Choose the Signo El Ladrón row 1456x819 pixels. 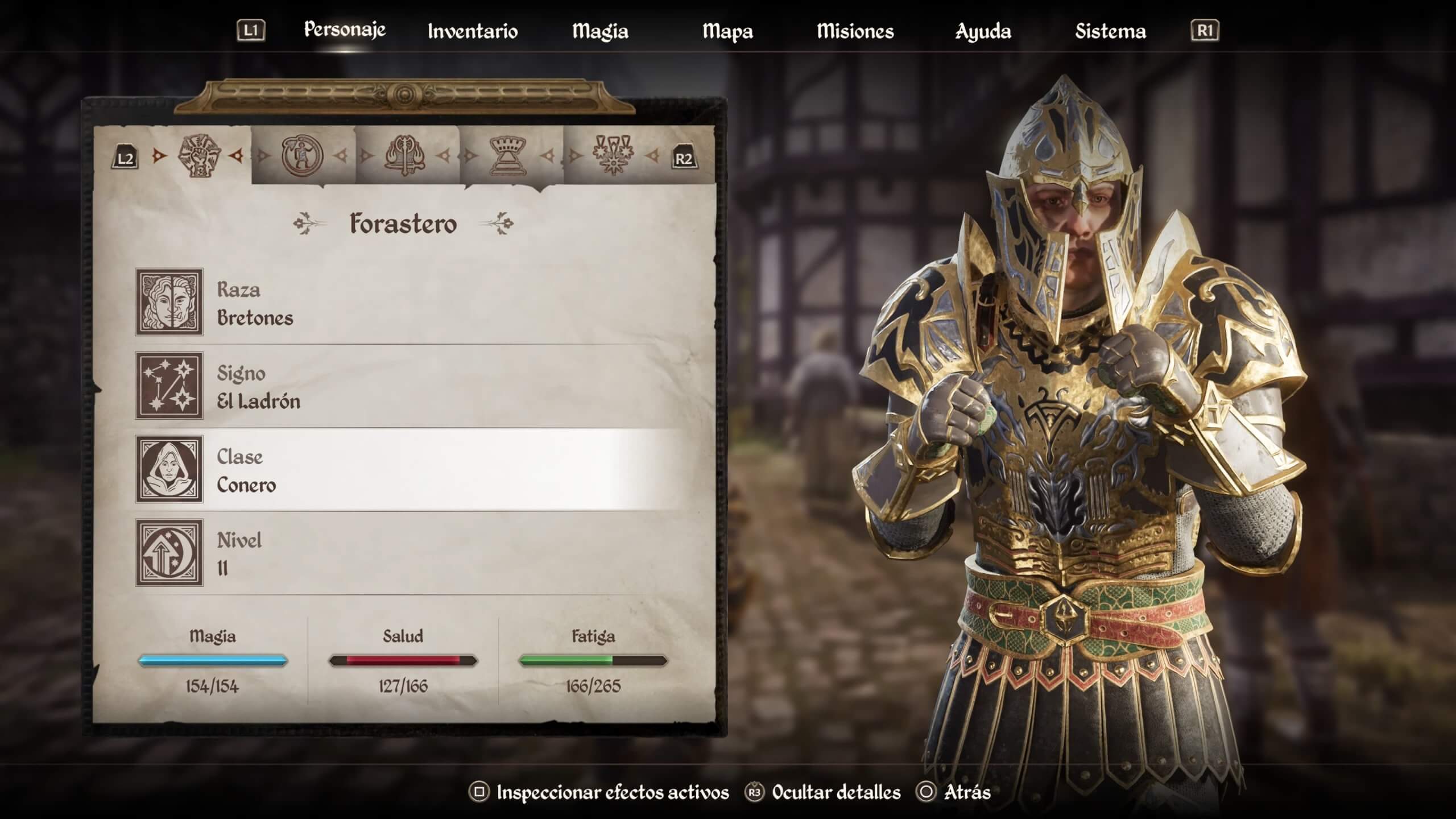[409, 386]
